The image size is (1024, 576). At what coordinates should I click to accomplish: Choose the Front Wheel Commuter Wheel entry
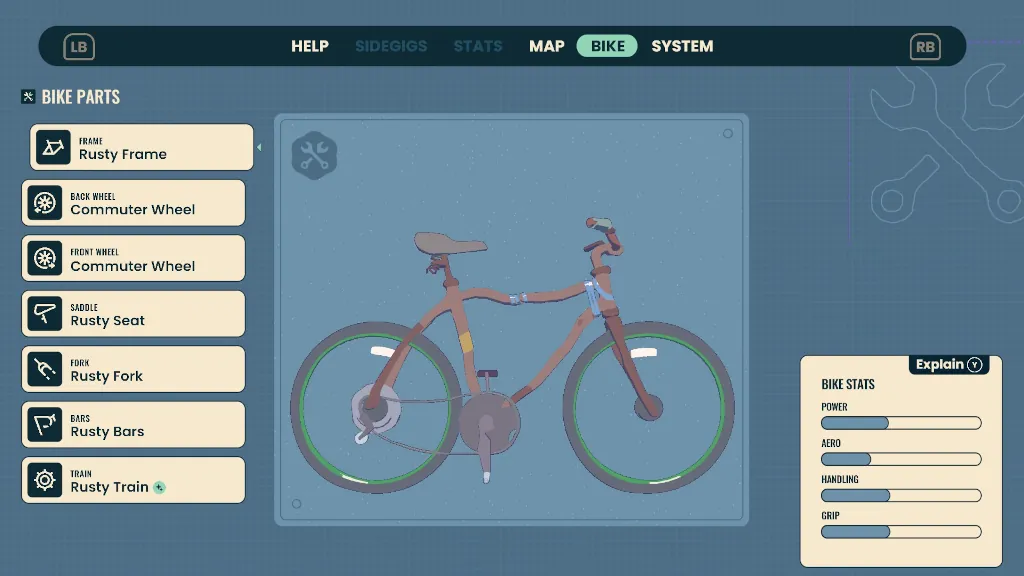pos(133,259)
